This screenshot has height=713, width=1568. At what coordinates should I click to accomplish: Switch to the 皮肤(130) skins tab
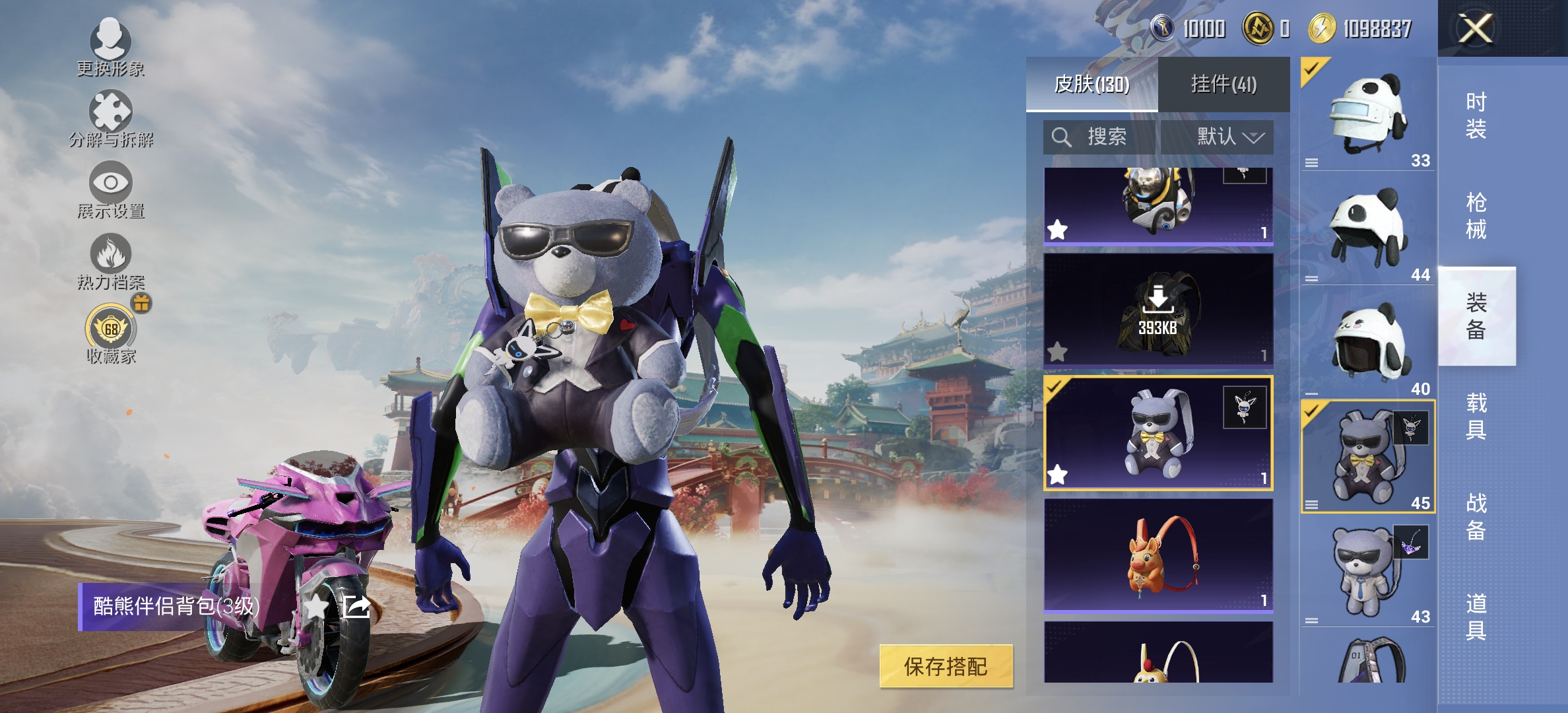click(x=1092, y=85)
